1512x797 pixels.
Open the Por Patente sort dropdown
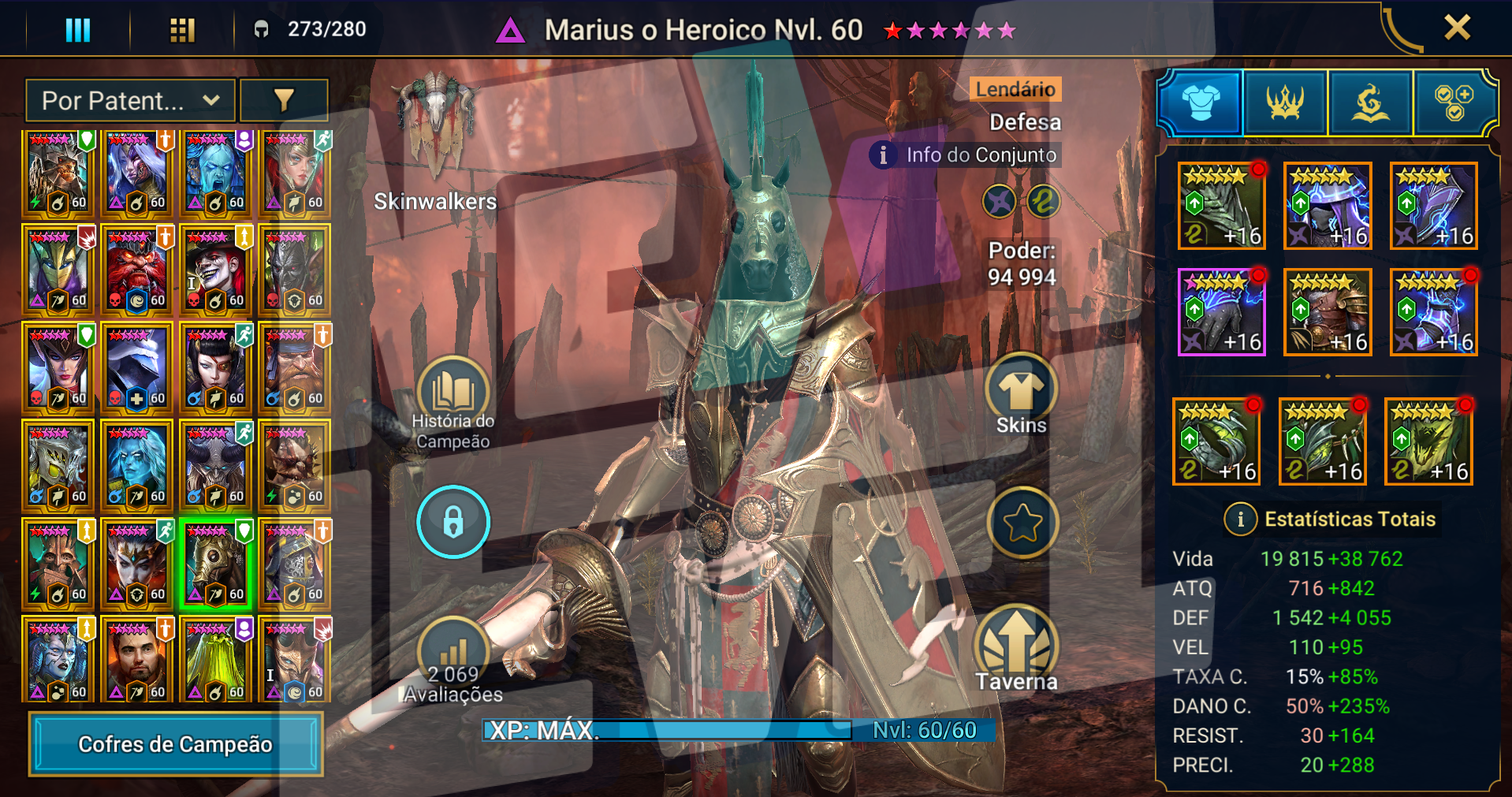(x=130, y=101)
